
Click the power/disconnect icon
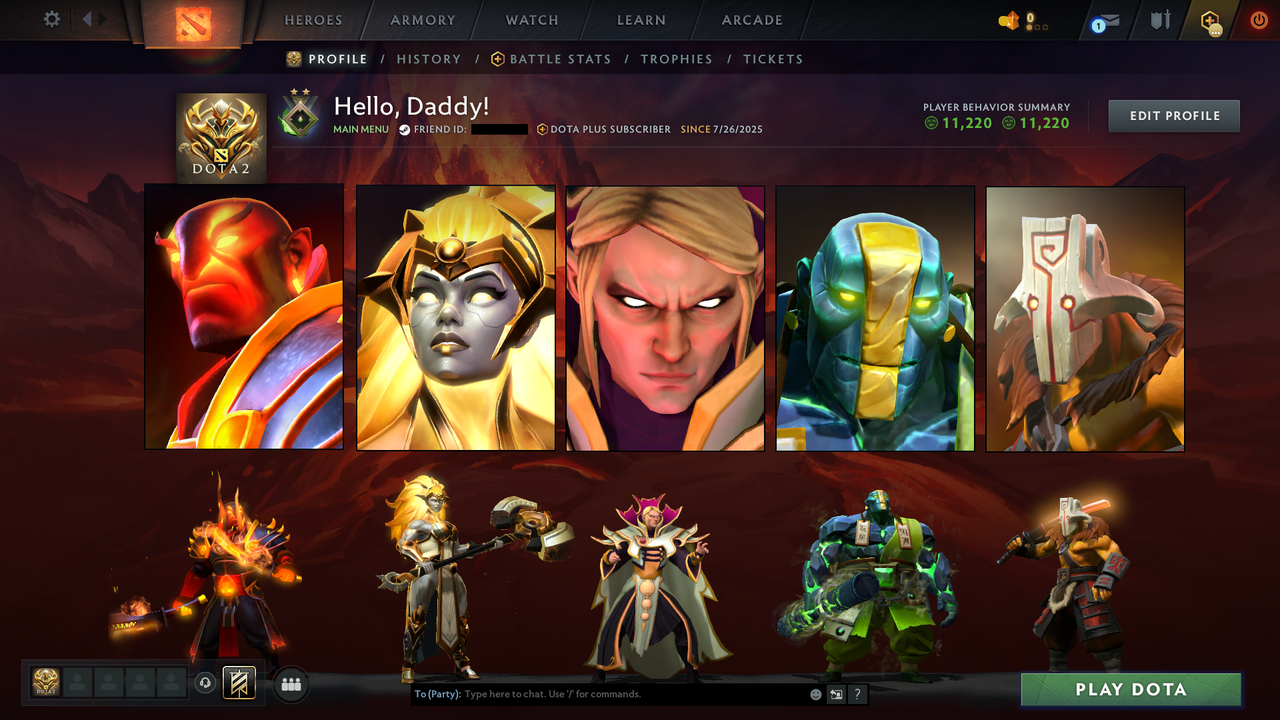pyautogui.click(x=1258, y=20)
